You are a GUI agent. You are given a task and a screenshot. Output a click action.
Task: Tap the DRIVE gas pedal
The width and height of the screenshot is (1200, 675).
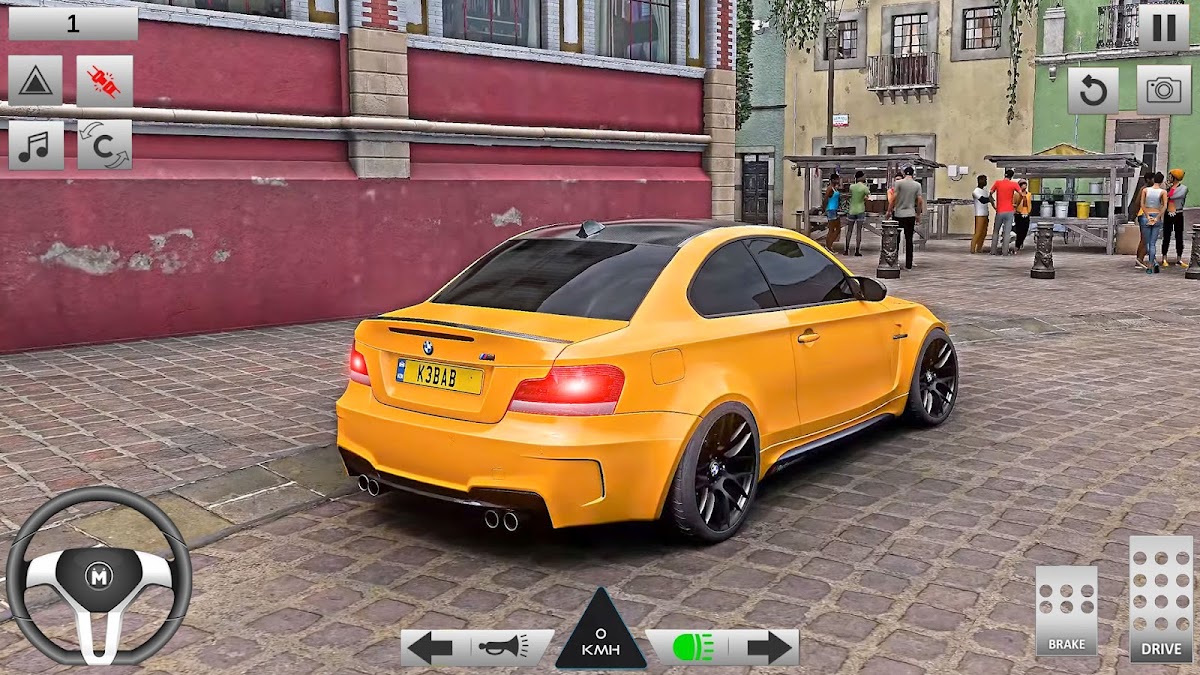tap(1161, 599)
